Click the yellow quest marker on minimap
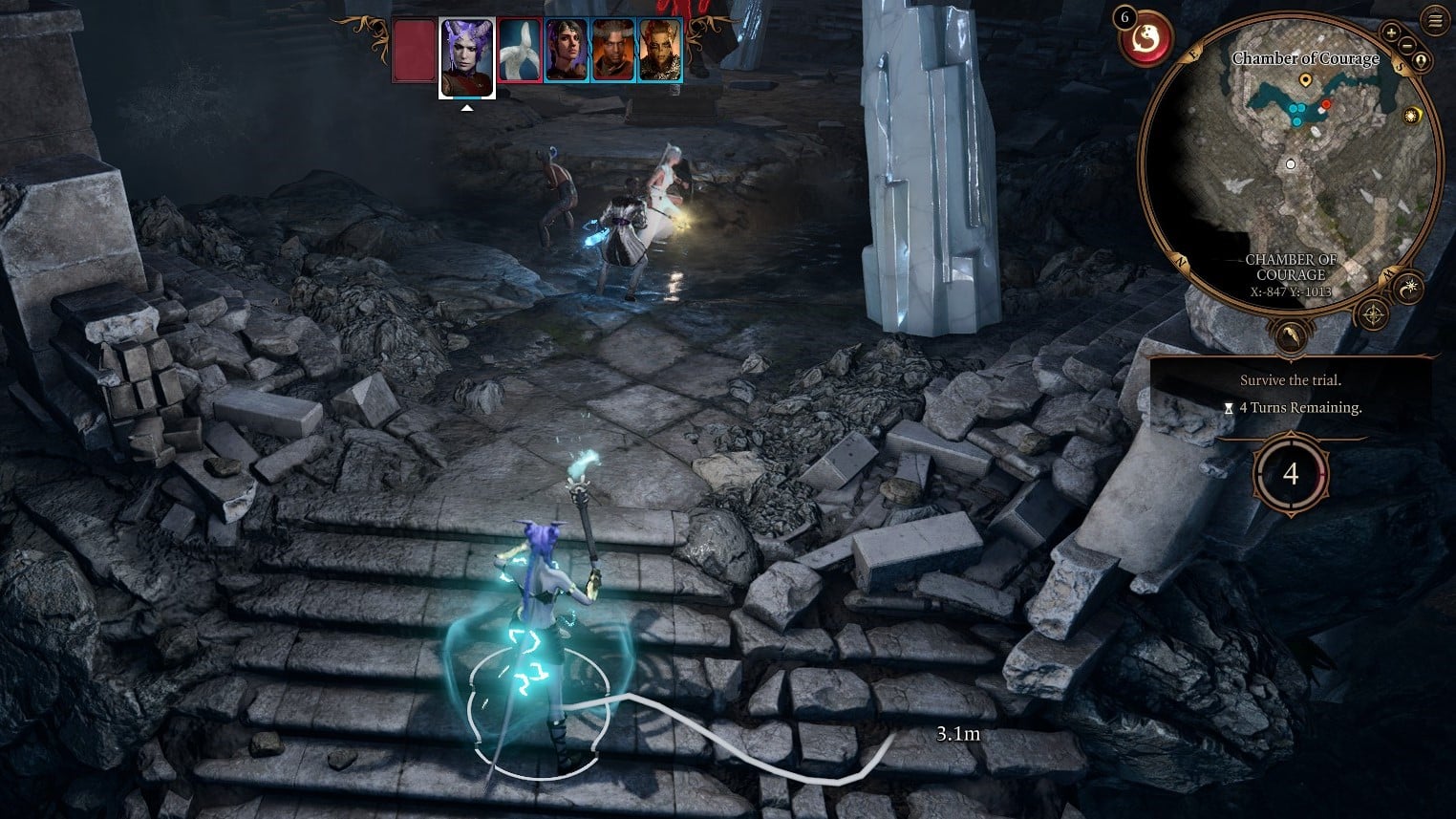The image size is (1456, 819). [1306, 81]
